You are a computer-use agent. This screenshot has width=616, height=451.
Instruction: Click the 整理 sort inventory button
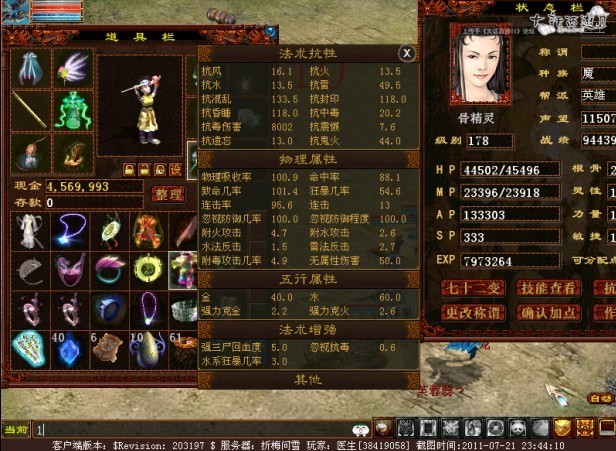click(x=167, y=194)
